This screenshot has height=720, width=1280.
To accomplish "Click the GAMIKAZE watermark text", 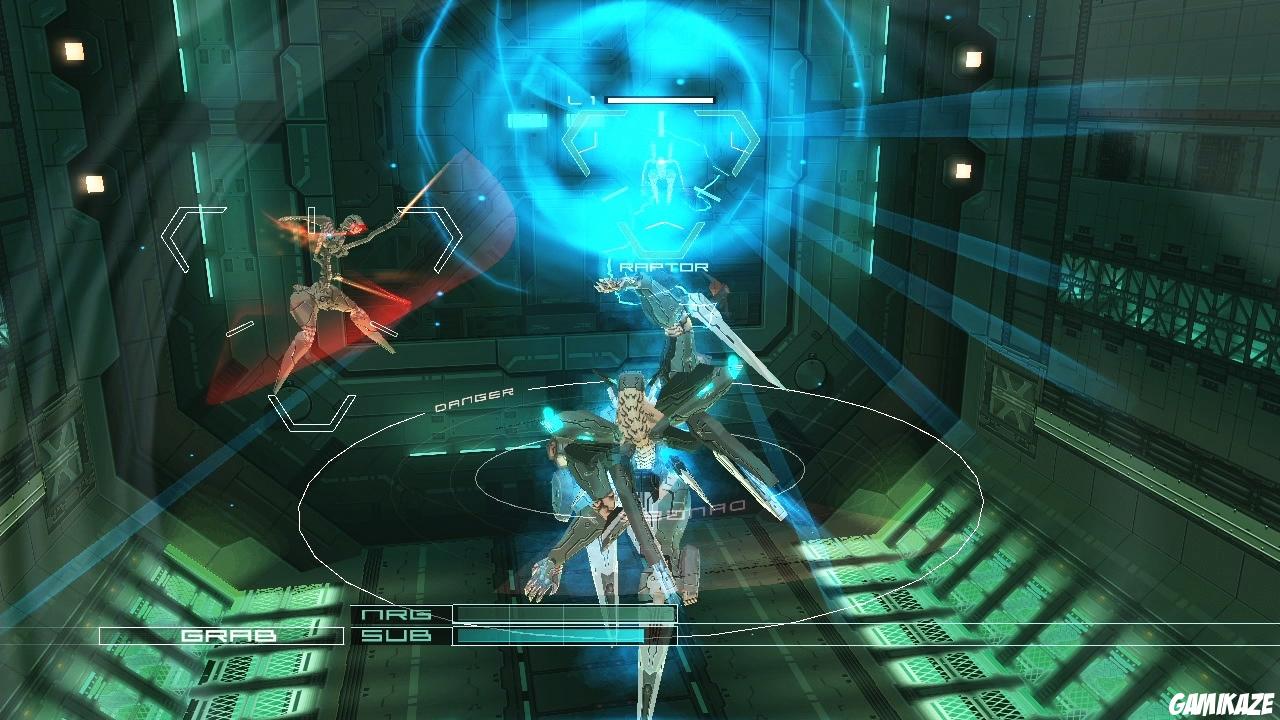I will coord(1222,703).
